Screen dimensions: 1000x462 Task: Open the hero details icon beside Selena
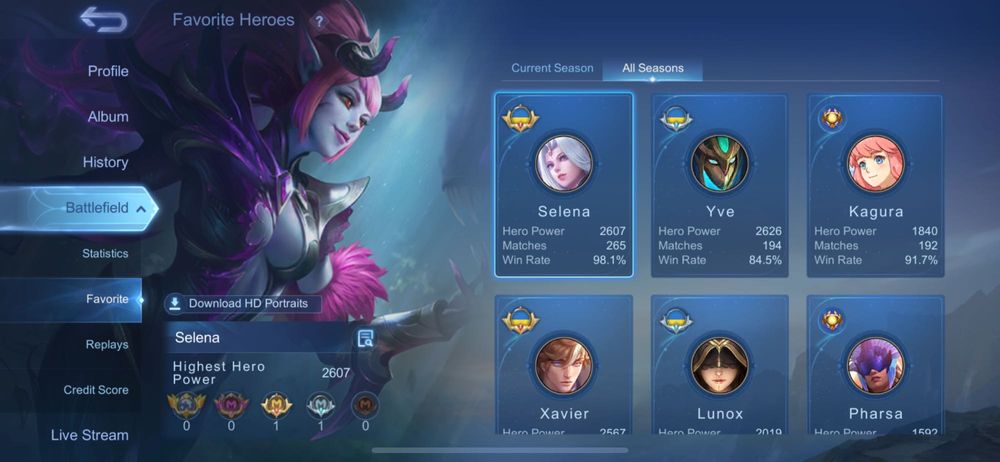(x=365, y=338)
